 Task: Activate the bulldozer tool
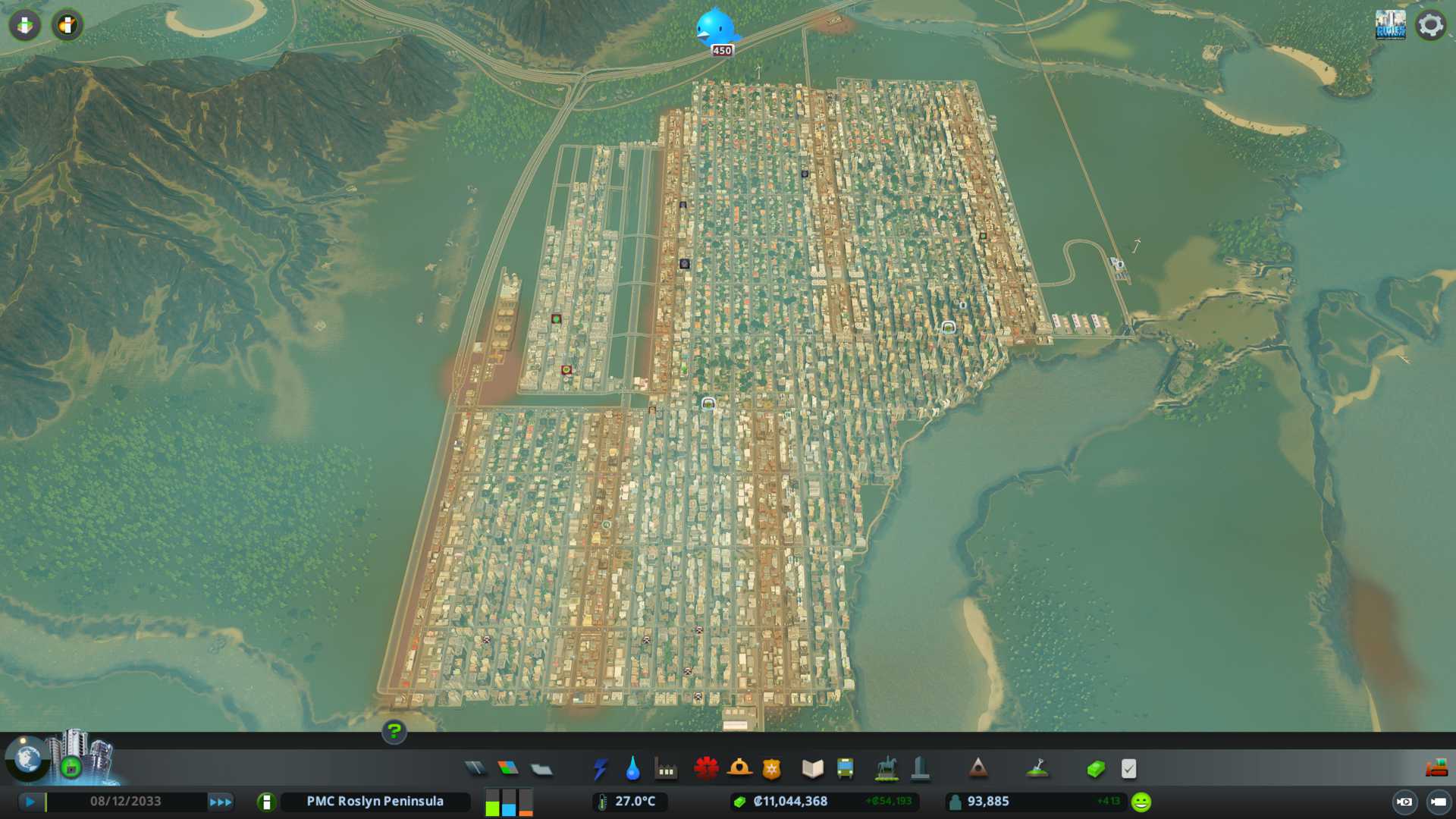(x=1436, y=769)
